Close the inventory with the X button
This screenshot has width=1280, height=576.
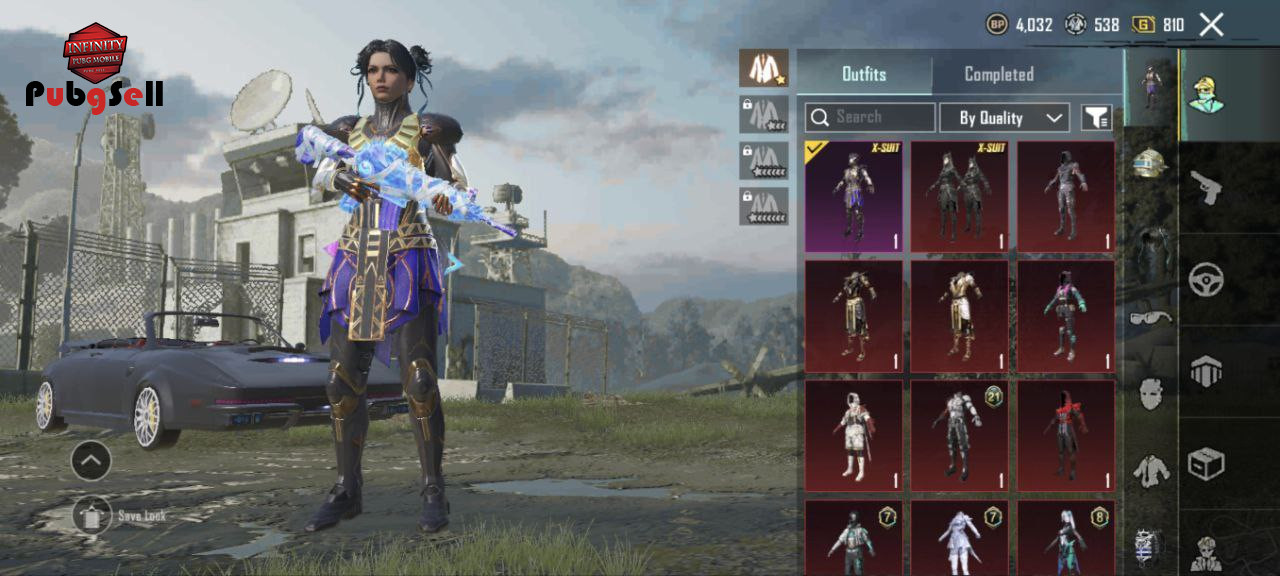tap(1211, 25)
